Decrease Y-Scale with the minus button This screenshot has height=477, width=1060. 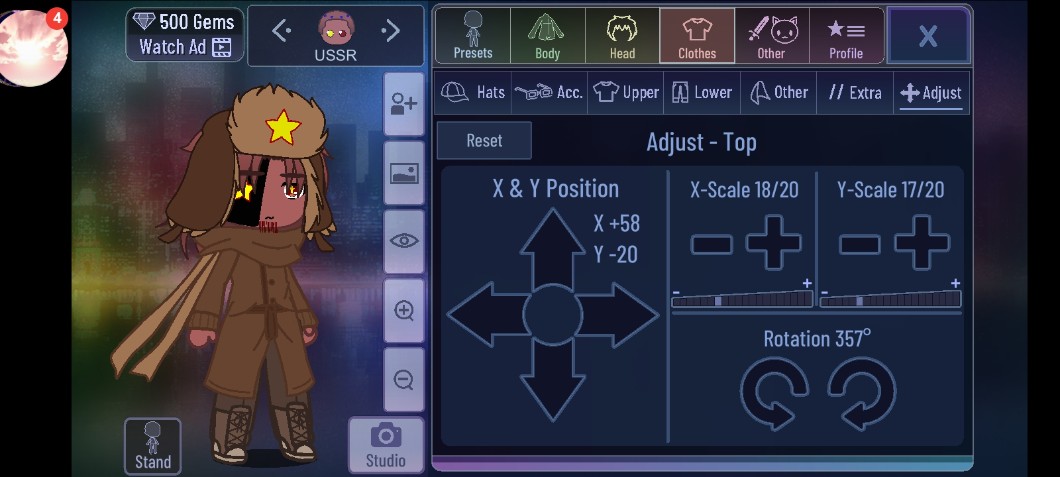(859, 243)
